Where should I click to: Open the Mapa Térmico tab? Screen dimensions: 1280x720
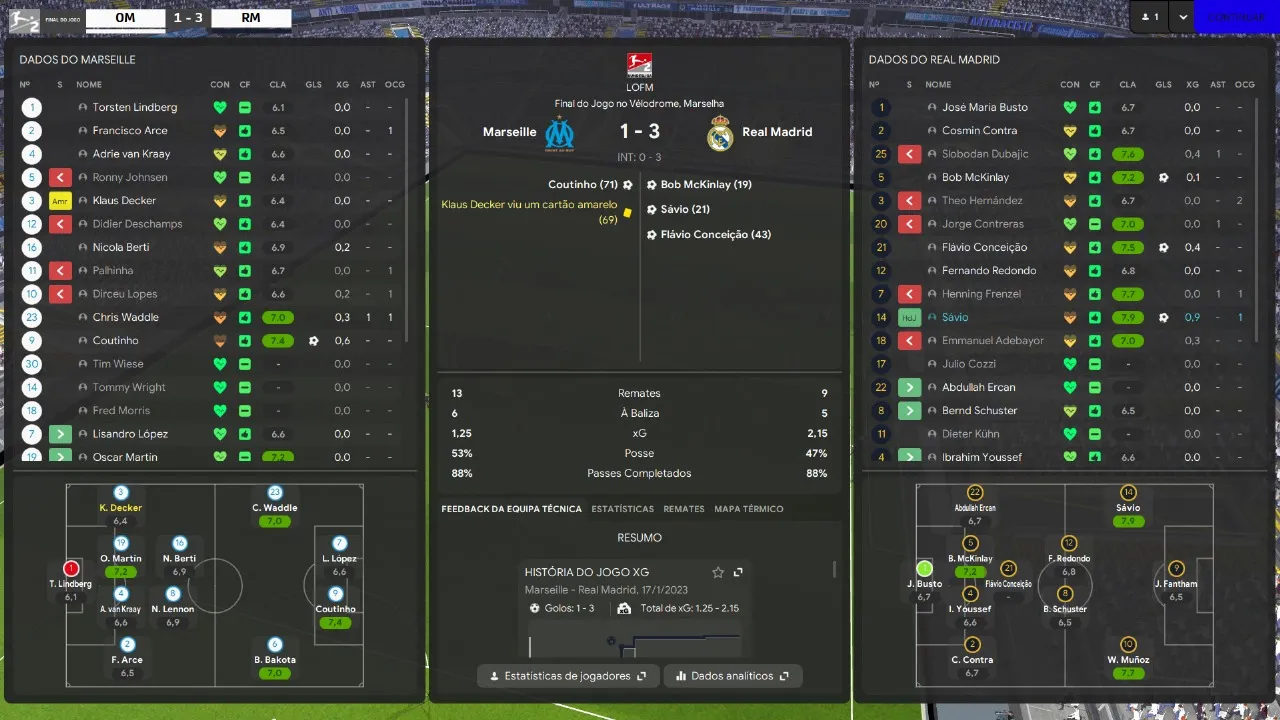click(x=749, y=509)
